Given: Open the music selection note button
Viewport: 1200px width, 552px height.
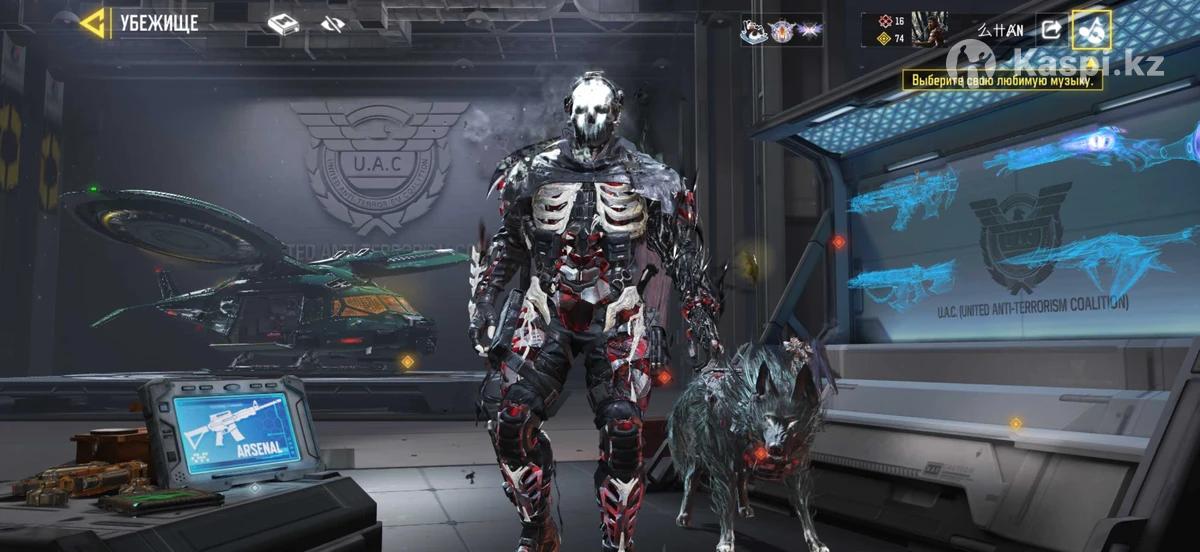Looking at the screenshot, I should 1090,30.
